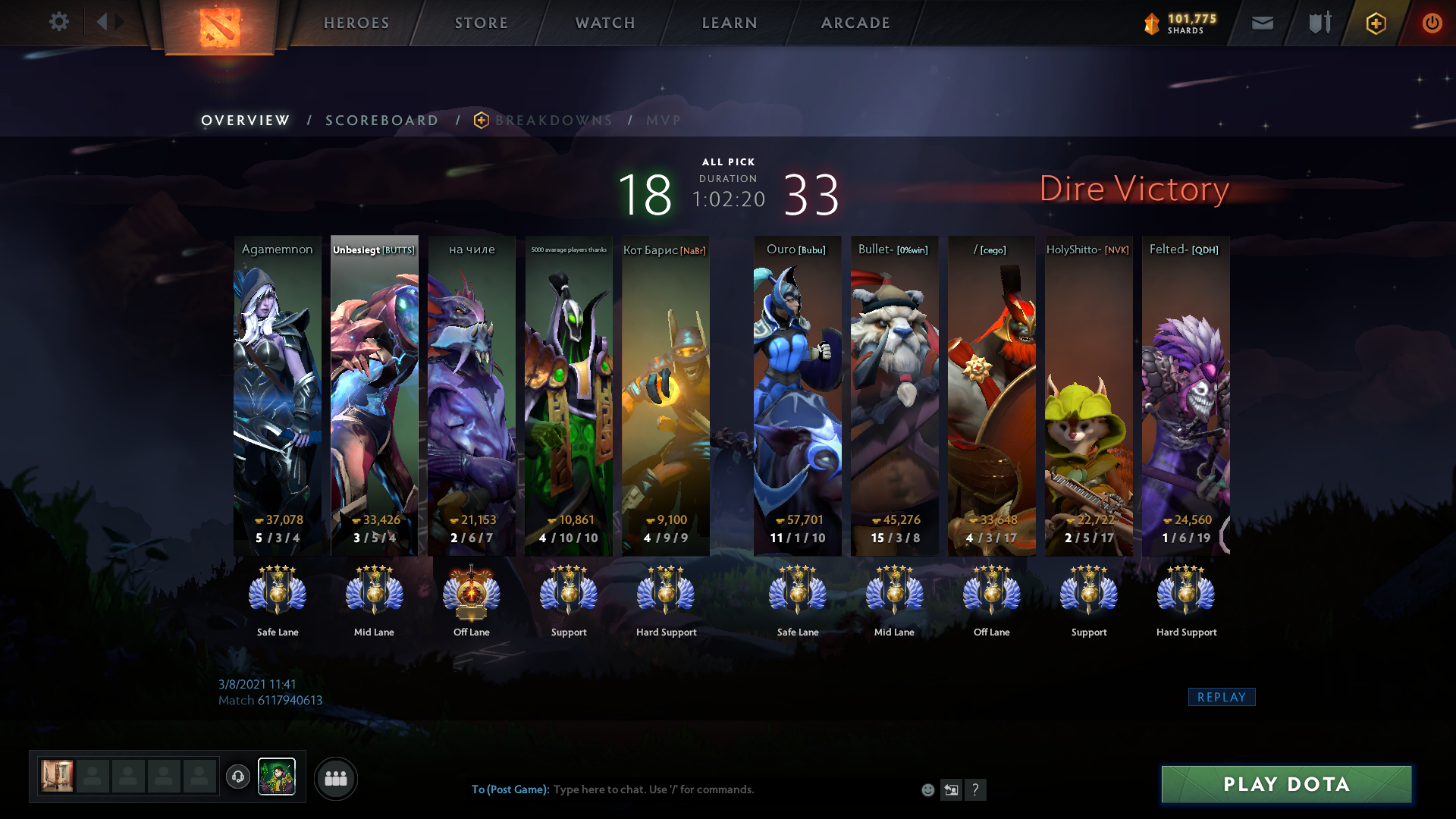1456x819 pixels.
Task: Open the mail envelope icon
Action: click(x=1262, y=24)
